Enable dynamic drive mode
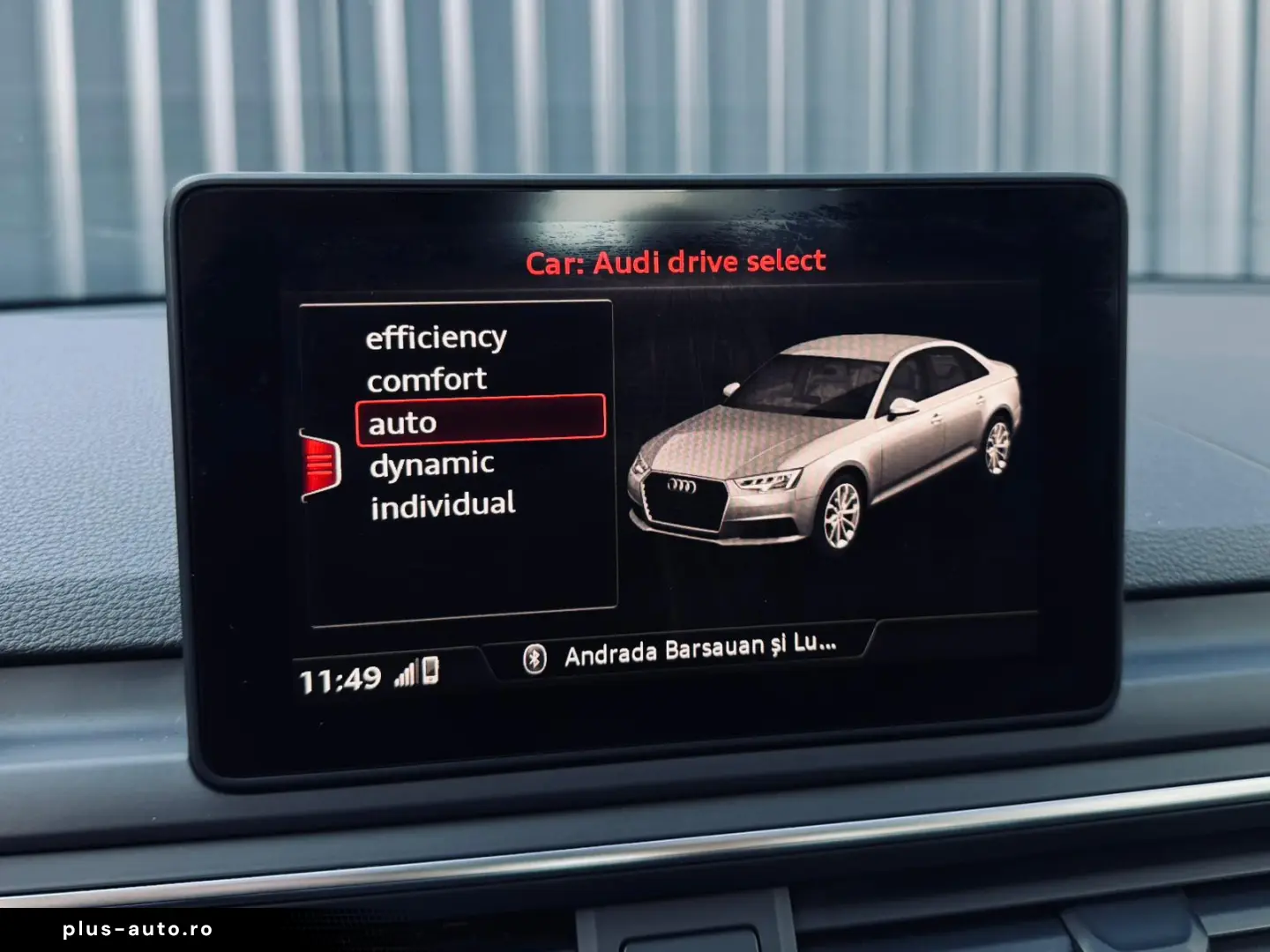Image resolution: width=1270 pixels, height=952 pixels. [x=434, y=464]
